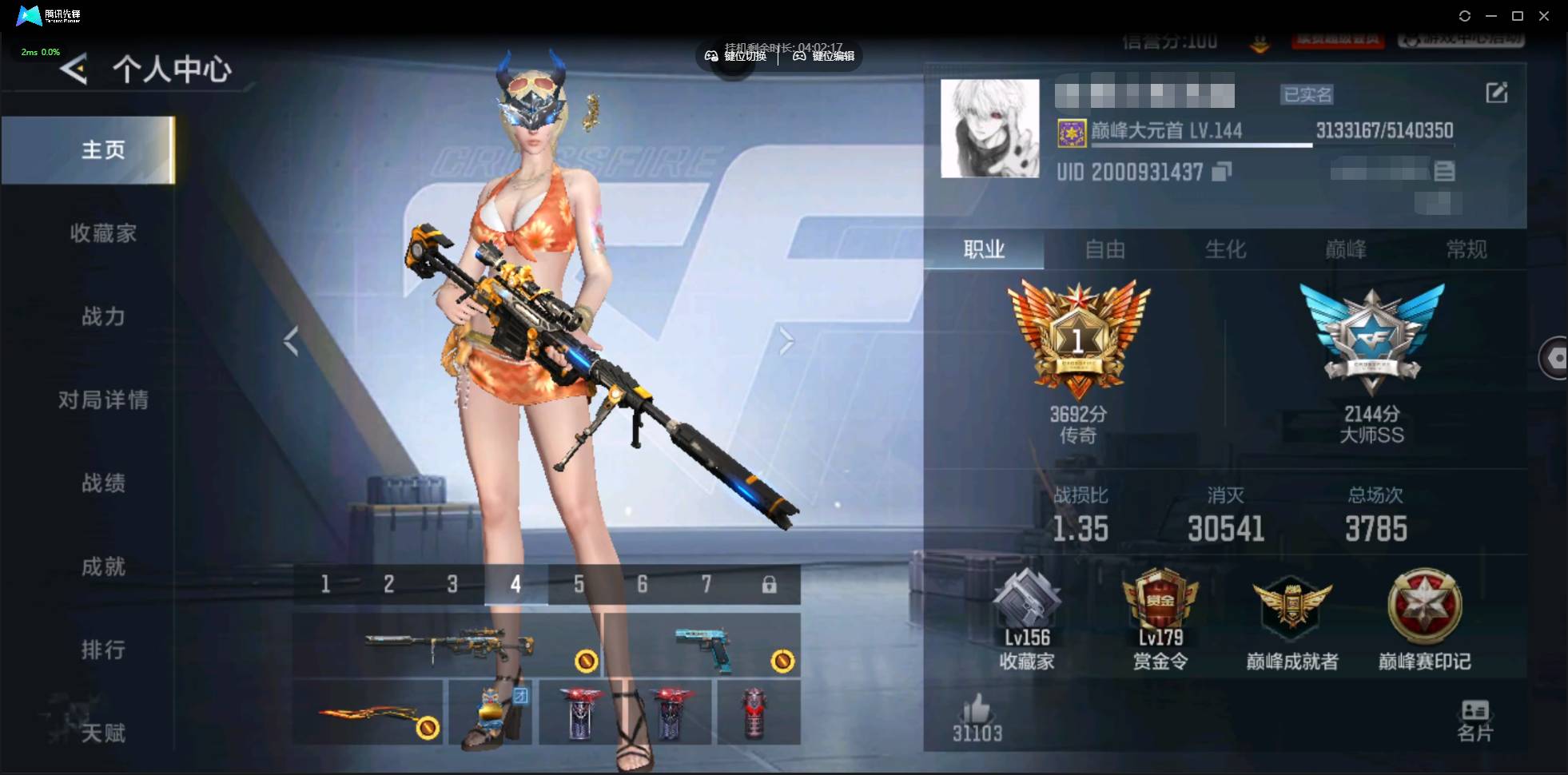Click the locked eighth loadout slot

(770, 584)
